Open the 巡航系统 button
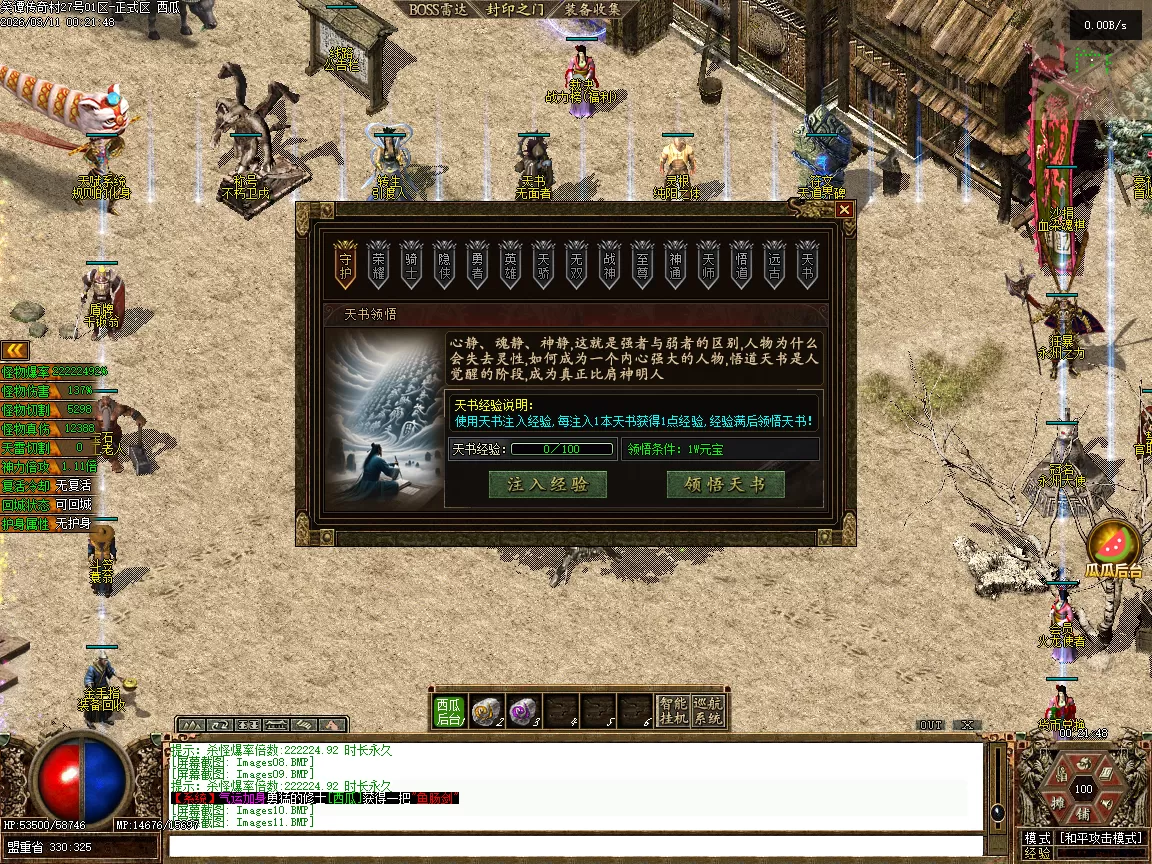Viewport: 1152px width, 864px height. point(708,711)
